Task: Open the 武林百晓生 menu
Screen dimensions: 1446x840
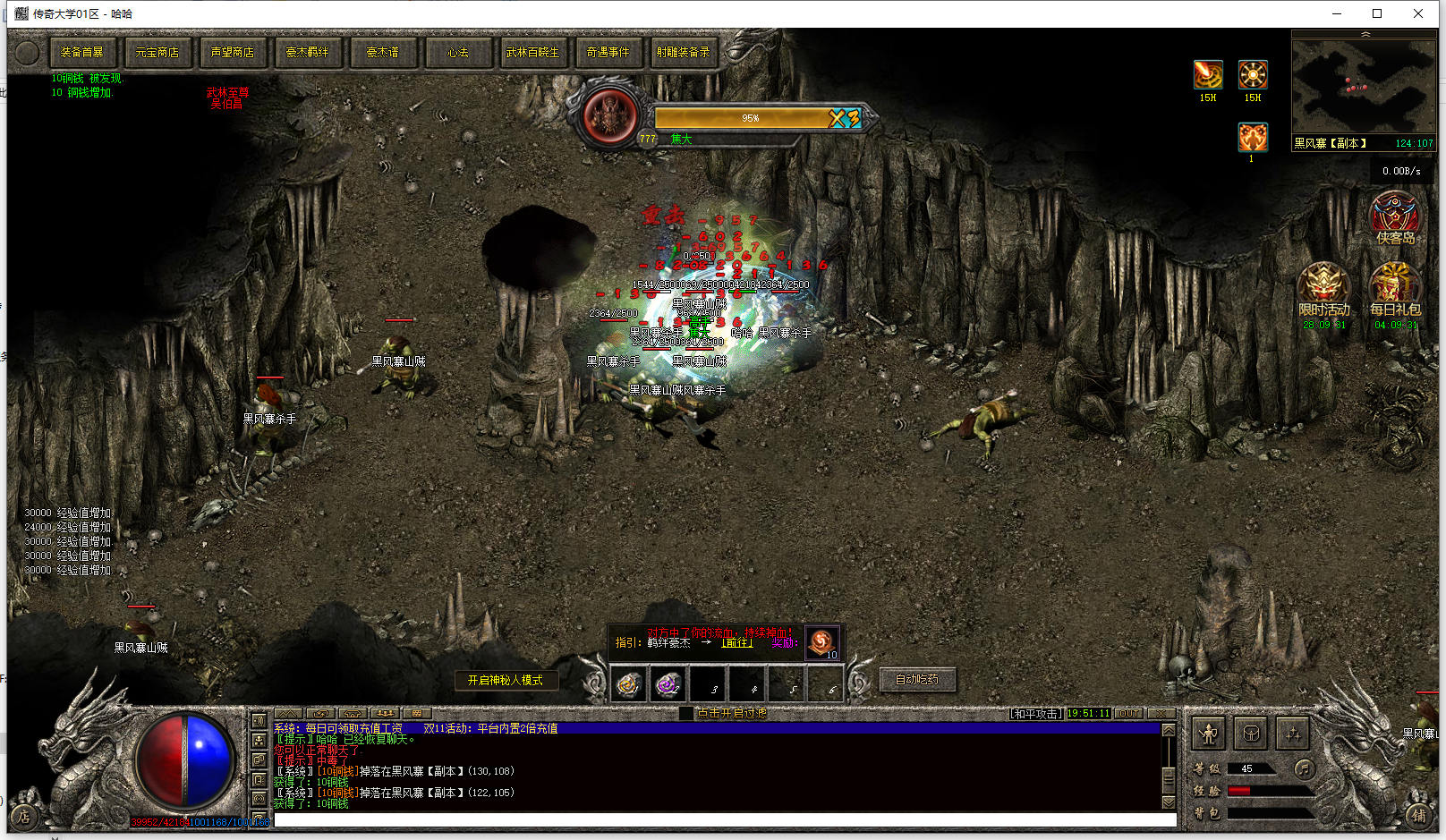Action: (x=532, y=53)
